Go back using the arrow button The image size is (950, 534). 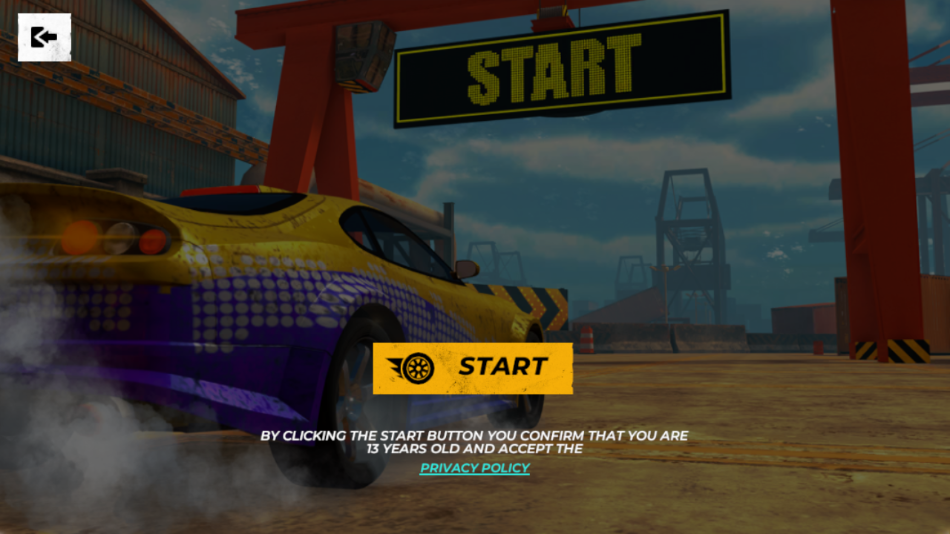click(x=44, y=38)
